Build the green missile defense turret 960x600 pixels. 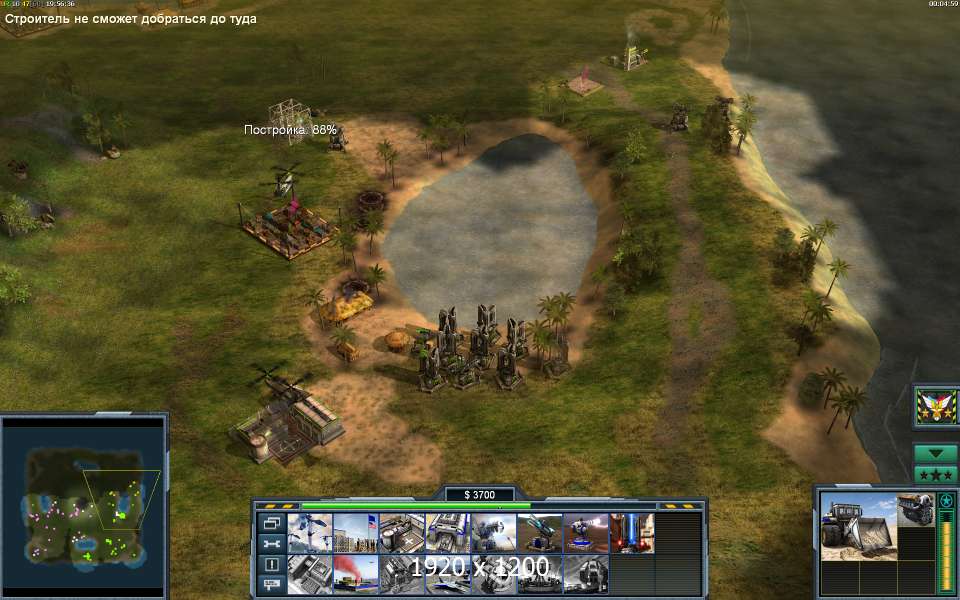tap(540, 533)
